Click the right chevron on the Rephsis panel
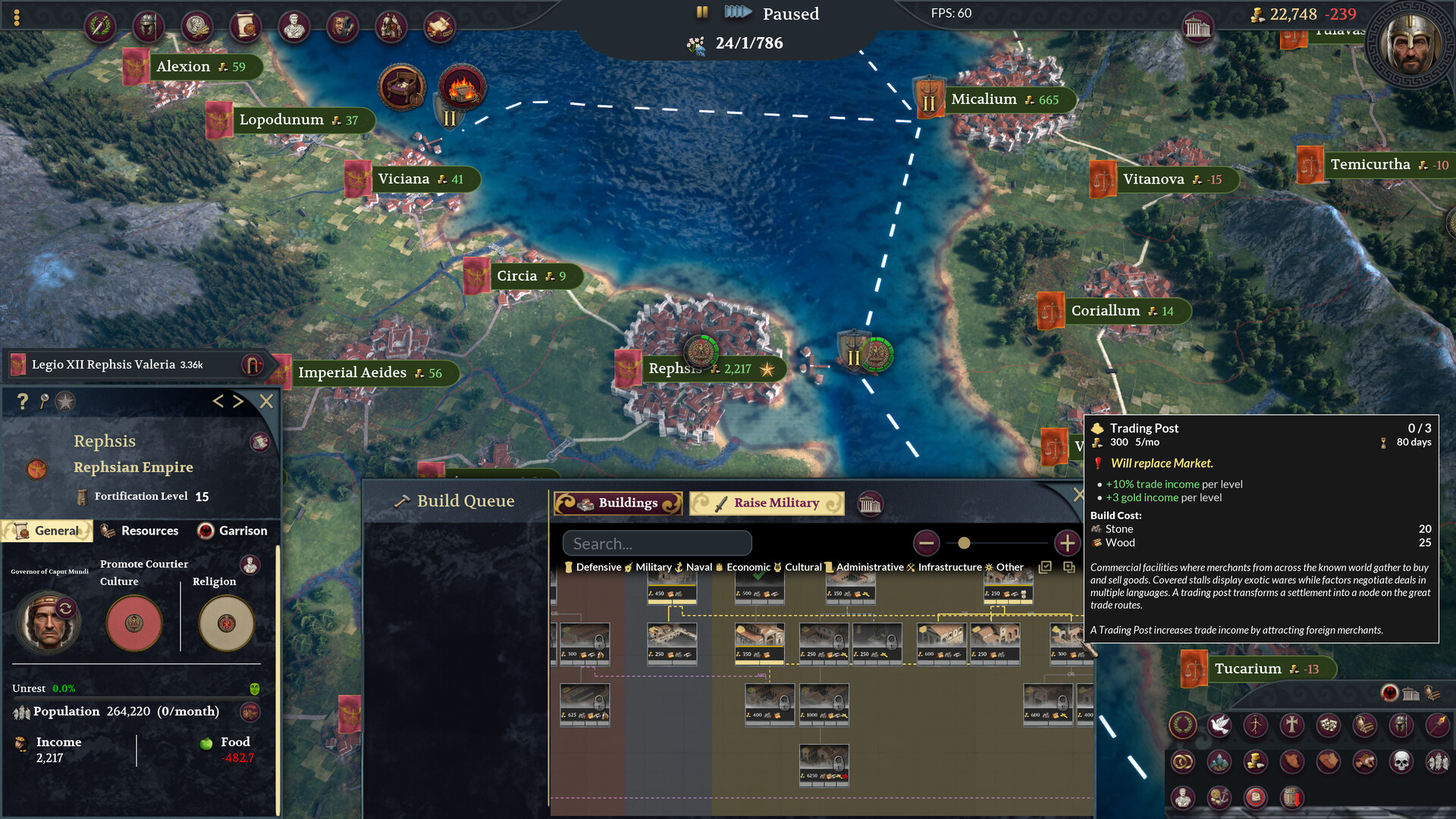The height and width of the screenshot is (819, 1456). [240, 402]
